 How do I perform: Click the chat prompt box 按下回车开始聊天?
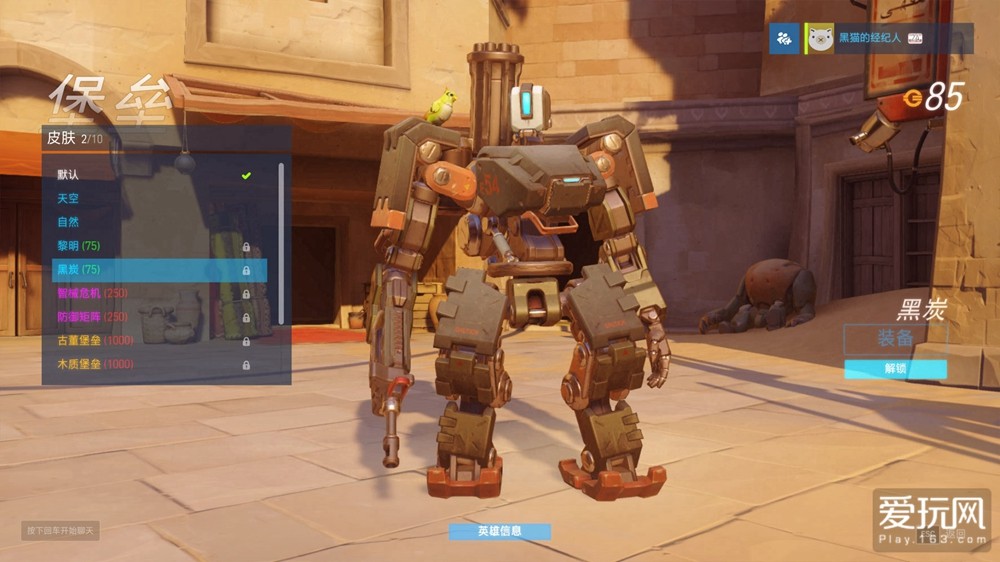coord(61,530)
